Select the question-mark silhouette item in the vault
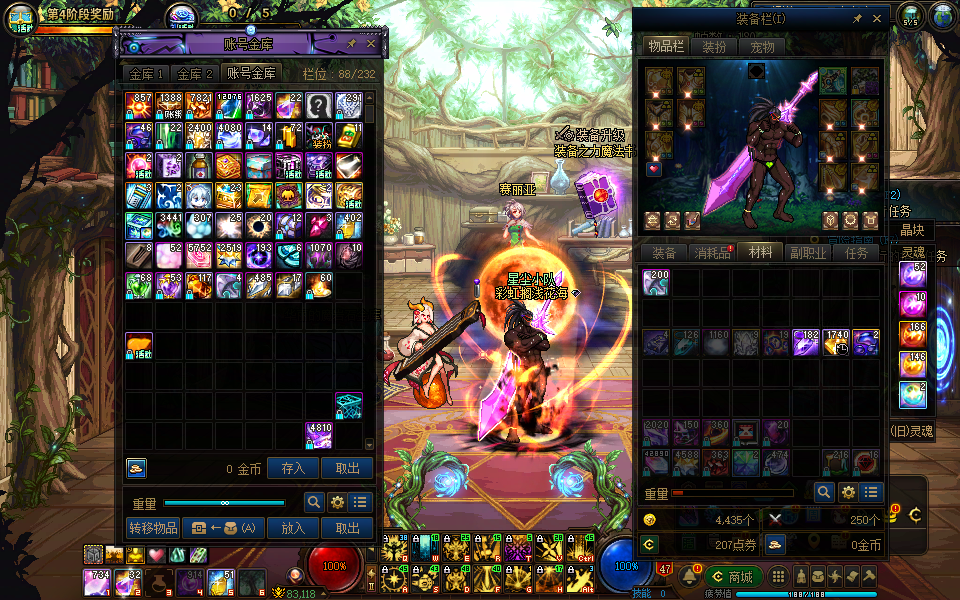This screenshot has width=960, height=600. pos(319,105)
